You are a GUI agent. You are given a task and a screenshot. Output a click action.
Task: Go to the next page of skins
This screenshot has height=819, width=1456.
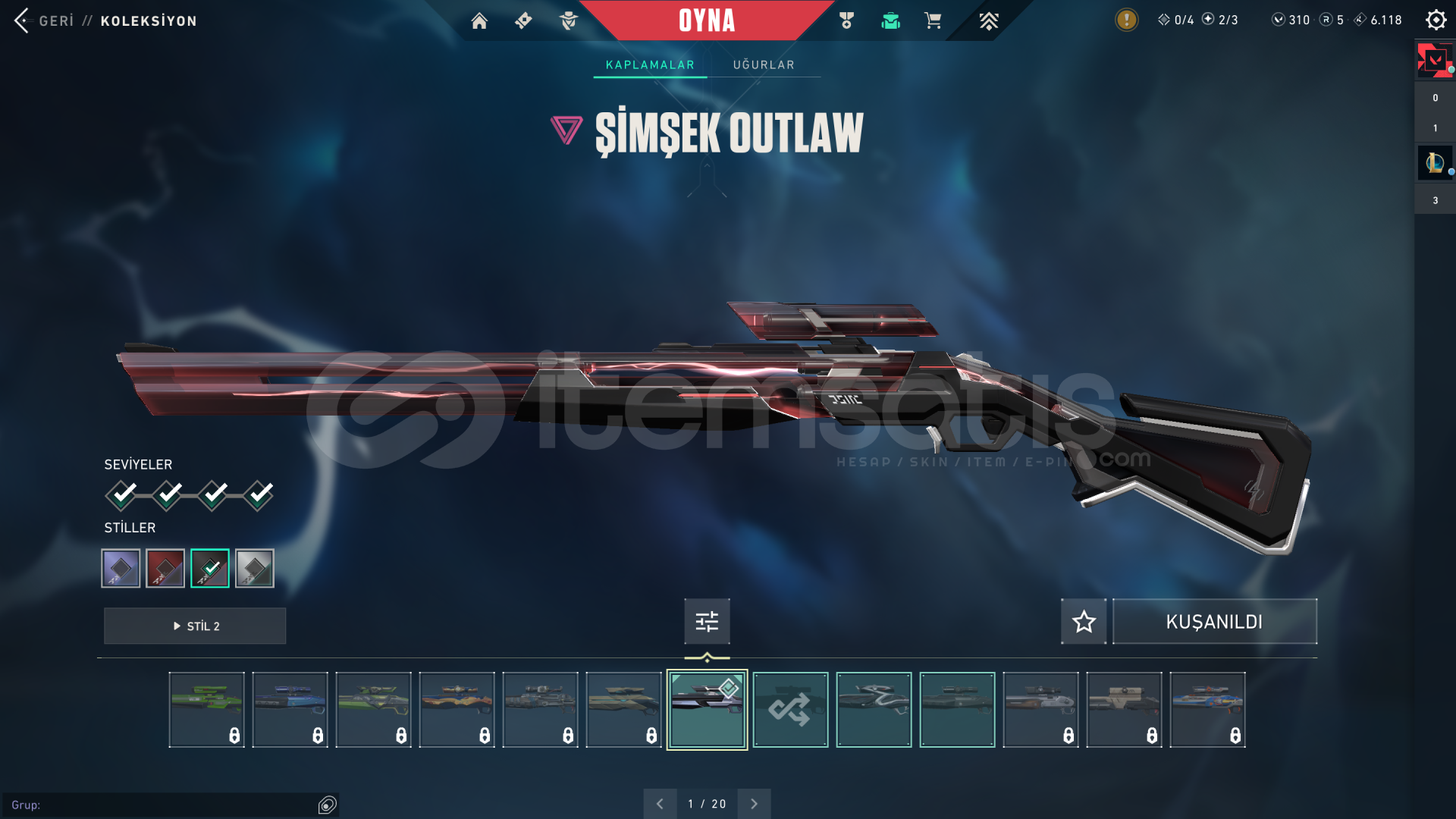(x=754, y=804)
